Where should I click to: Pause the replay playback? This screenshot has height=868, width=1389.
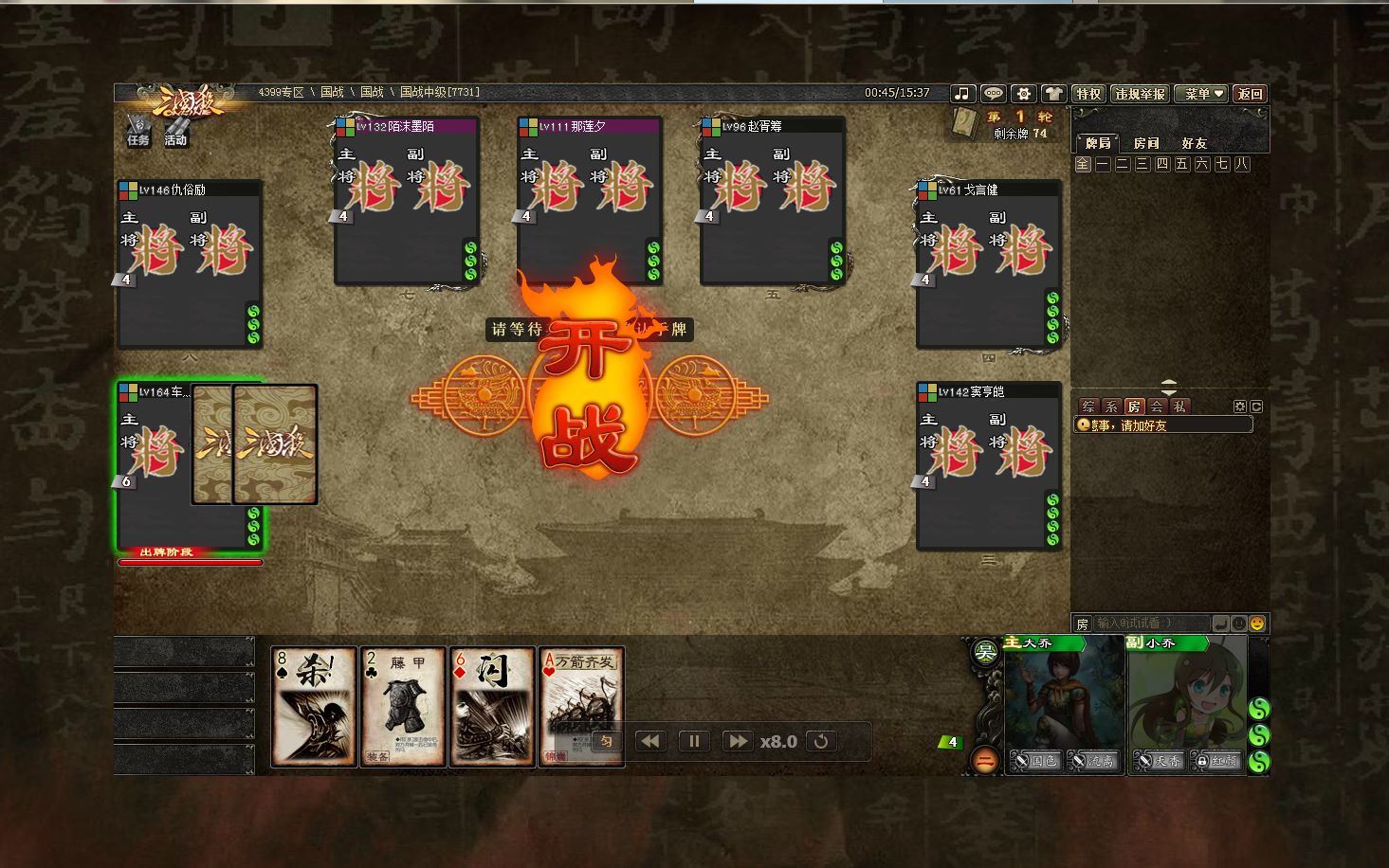click(x=693, y=741)
